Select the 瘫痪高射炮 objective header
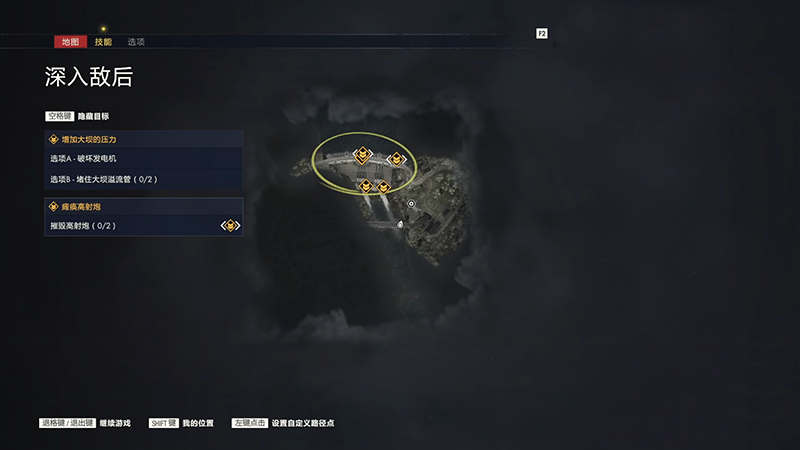Viewport: 800px width, 450px height. pyautogui.click(x=143, y=206)
